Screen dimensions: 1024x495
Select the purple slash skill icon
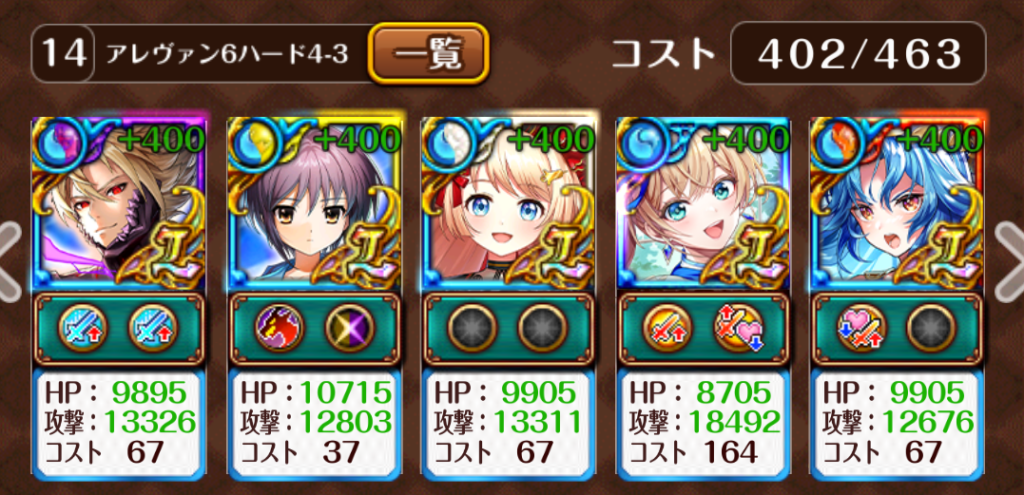(350, 328)
